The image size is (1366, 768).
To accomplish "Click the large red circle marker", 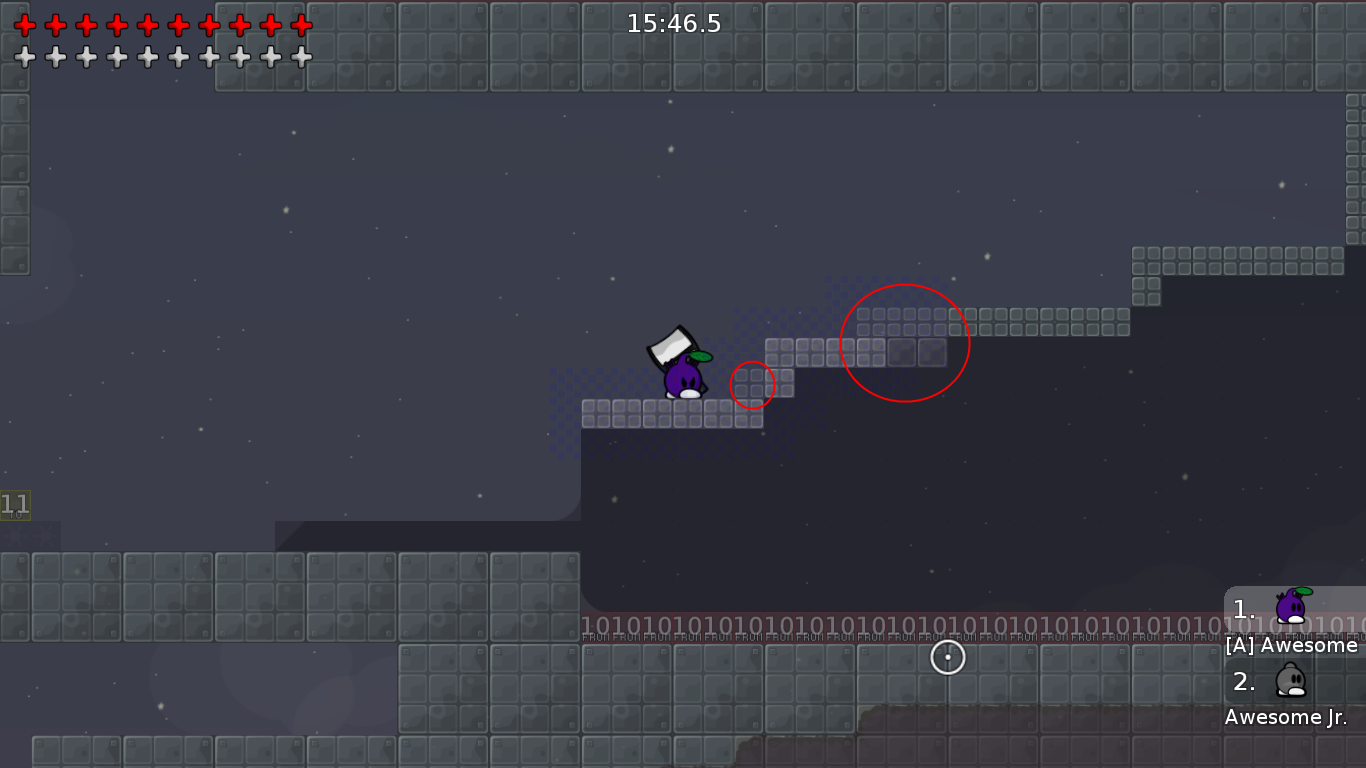I will click(906, 342).
